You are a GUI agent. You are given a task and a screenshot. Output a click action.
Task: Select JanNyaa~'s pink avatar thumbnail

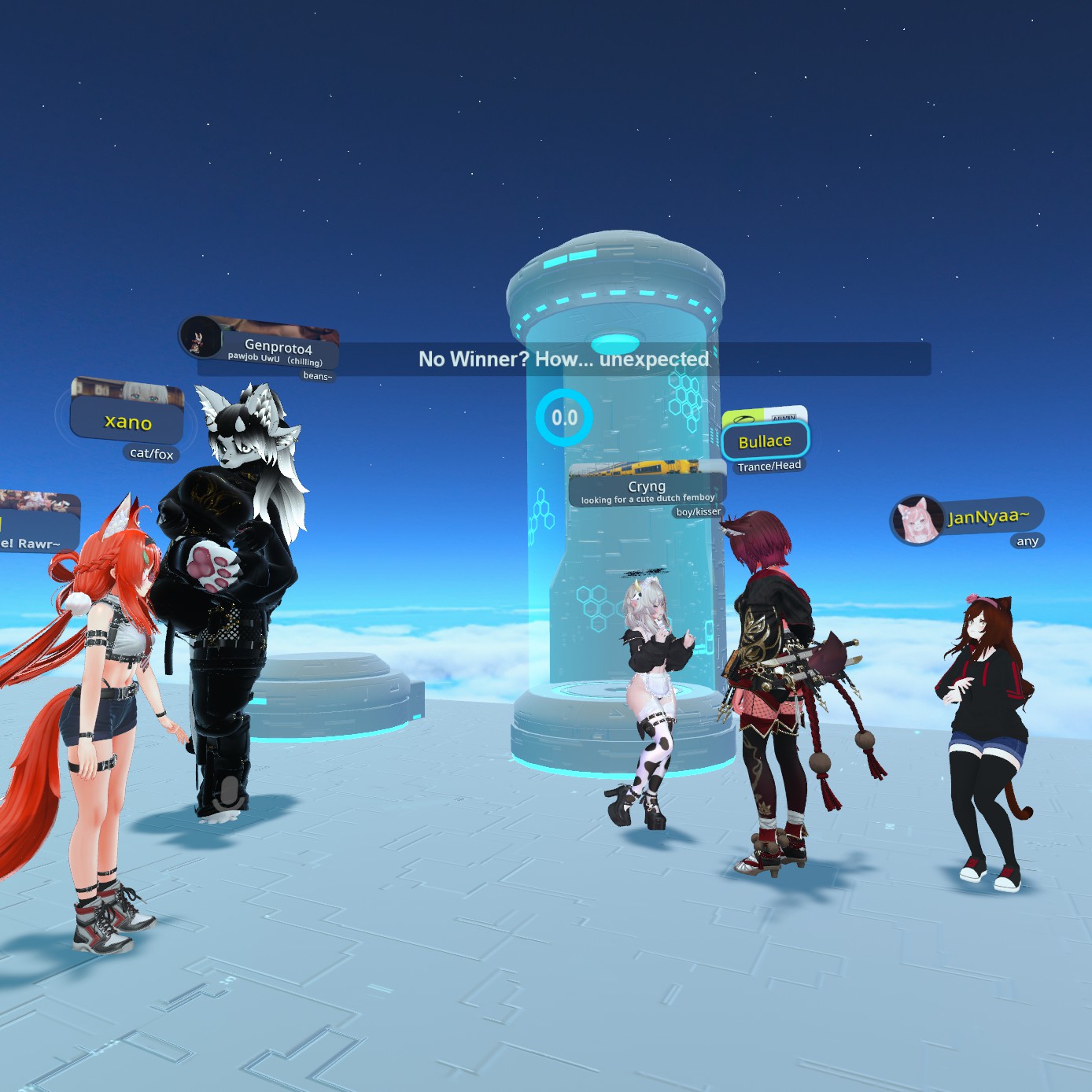(917, 520)
